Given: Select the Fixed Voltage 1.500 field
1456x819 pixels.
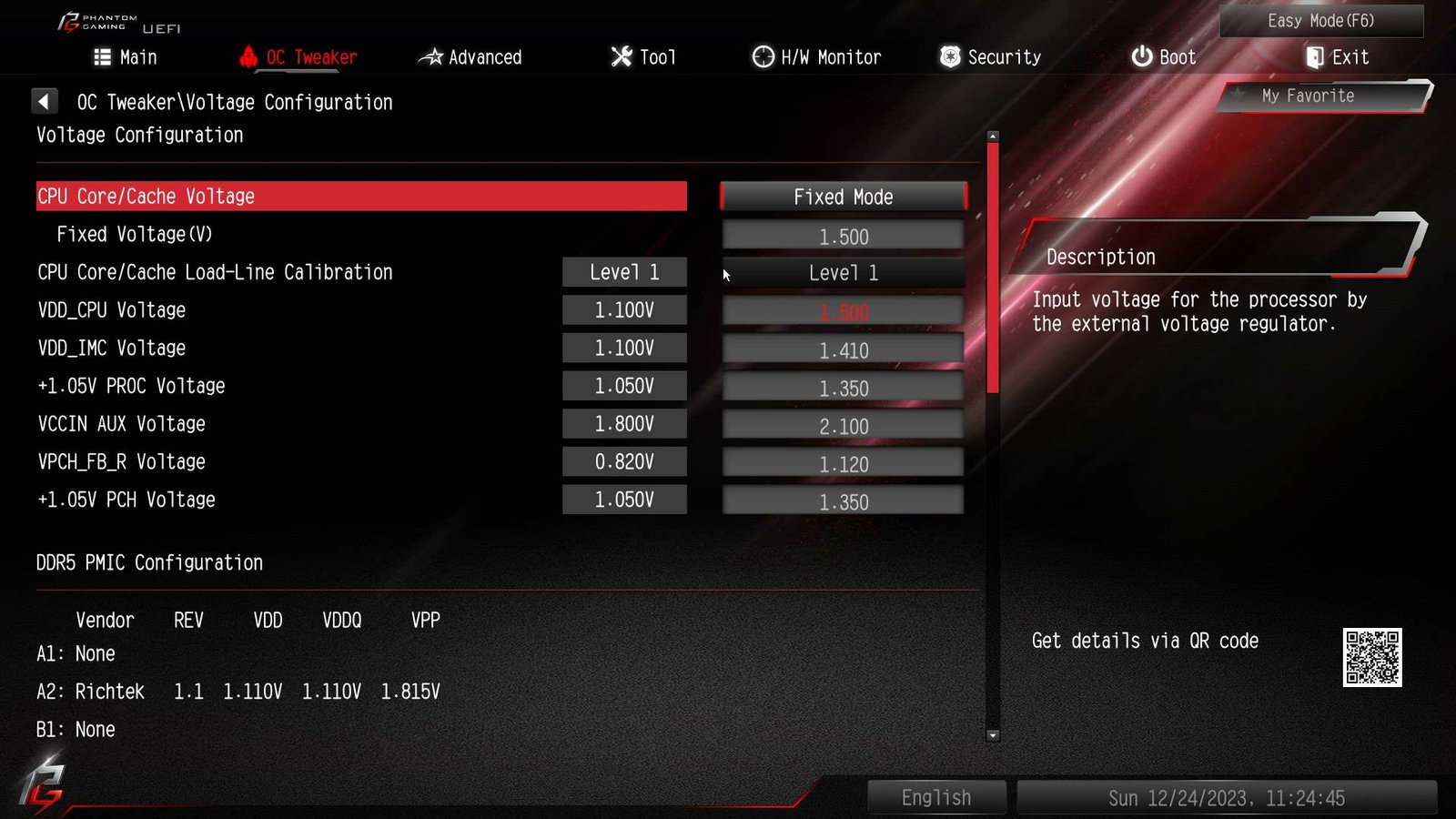Looking at the screenshot, I should 843,237.
